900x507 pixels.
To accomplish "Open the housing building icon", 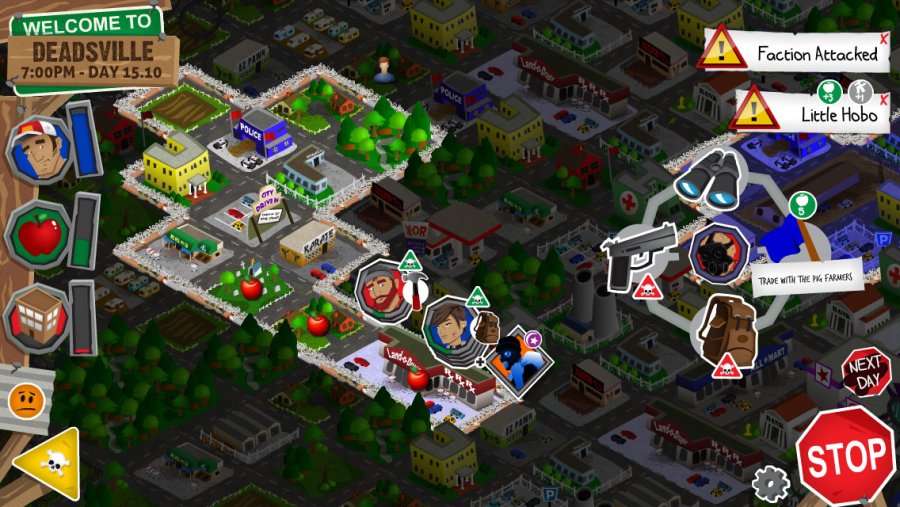I will (x=39, y=318).
